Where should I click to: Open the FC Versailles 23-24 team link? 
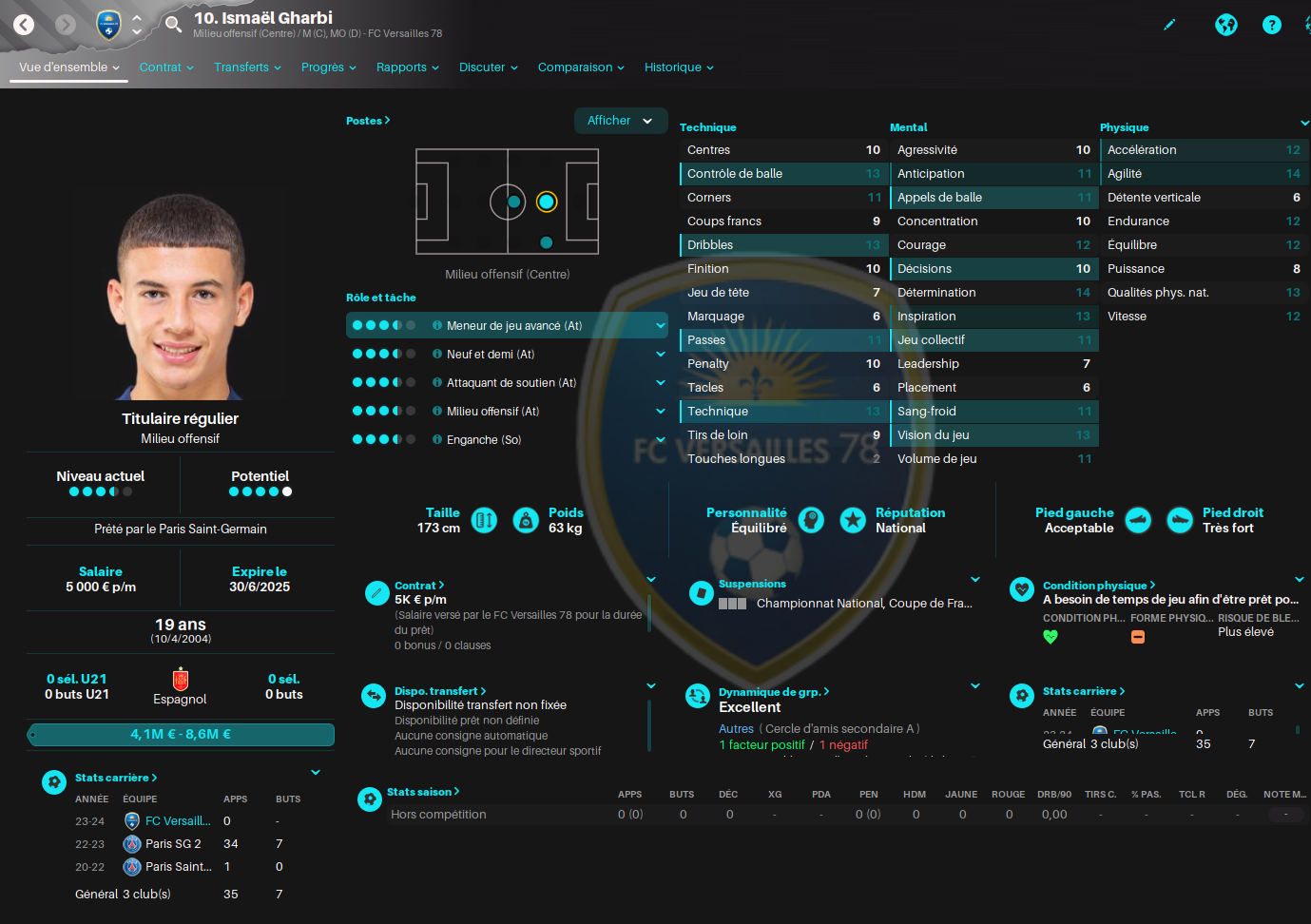(177, 821)
